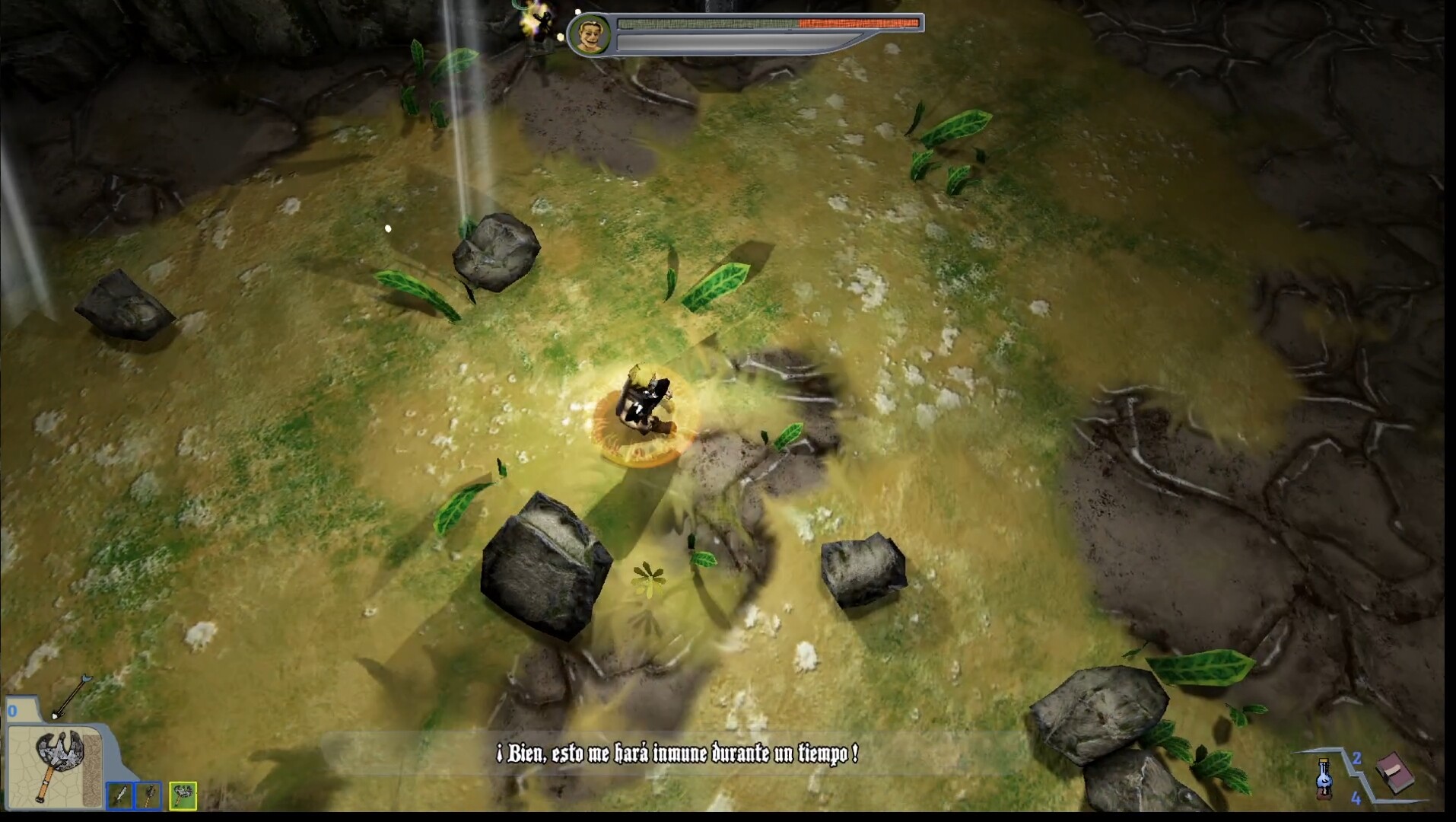Image resolution: width=1456 pixels, height=822 pixels.
Task: Click the character portrait at the top
Action: [593, 33]
